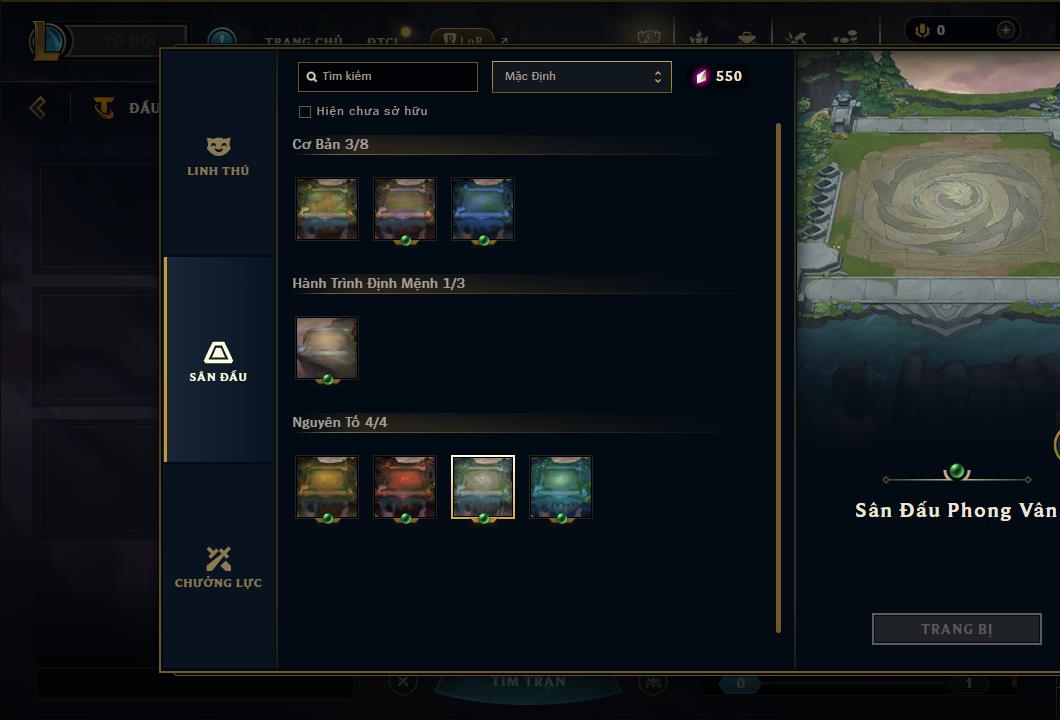Open the Sàn Đấu tab
Screen dimensions: 1060x720
click(218, 361)
